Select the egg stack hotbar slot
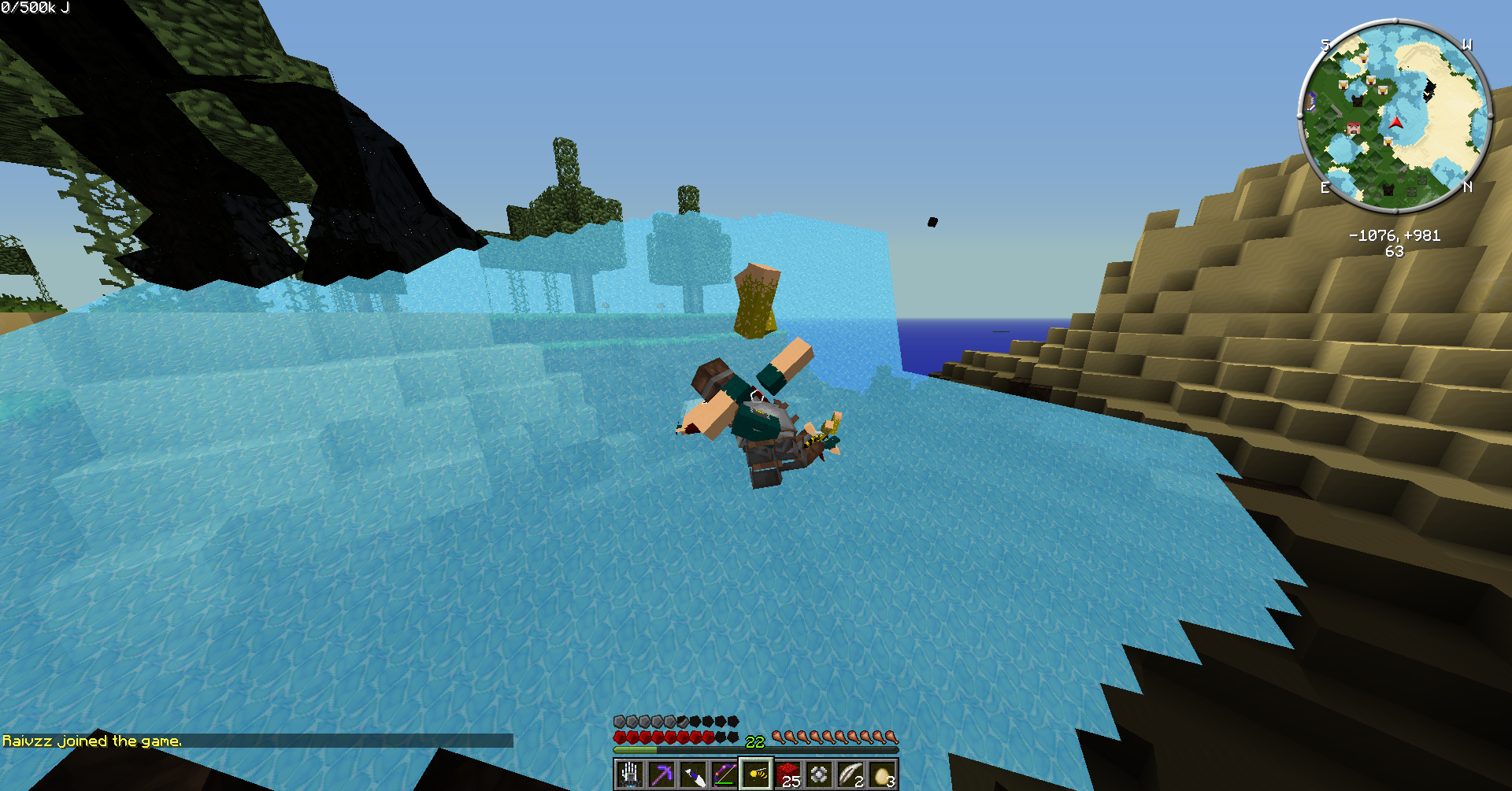This screenshot has height=791, width=1512. [883, 774]
